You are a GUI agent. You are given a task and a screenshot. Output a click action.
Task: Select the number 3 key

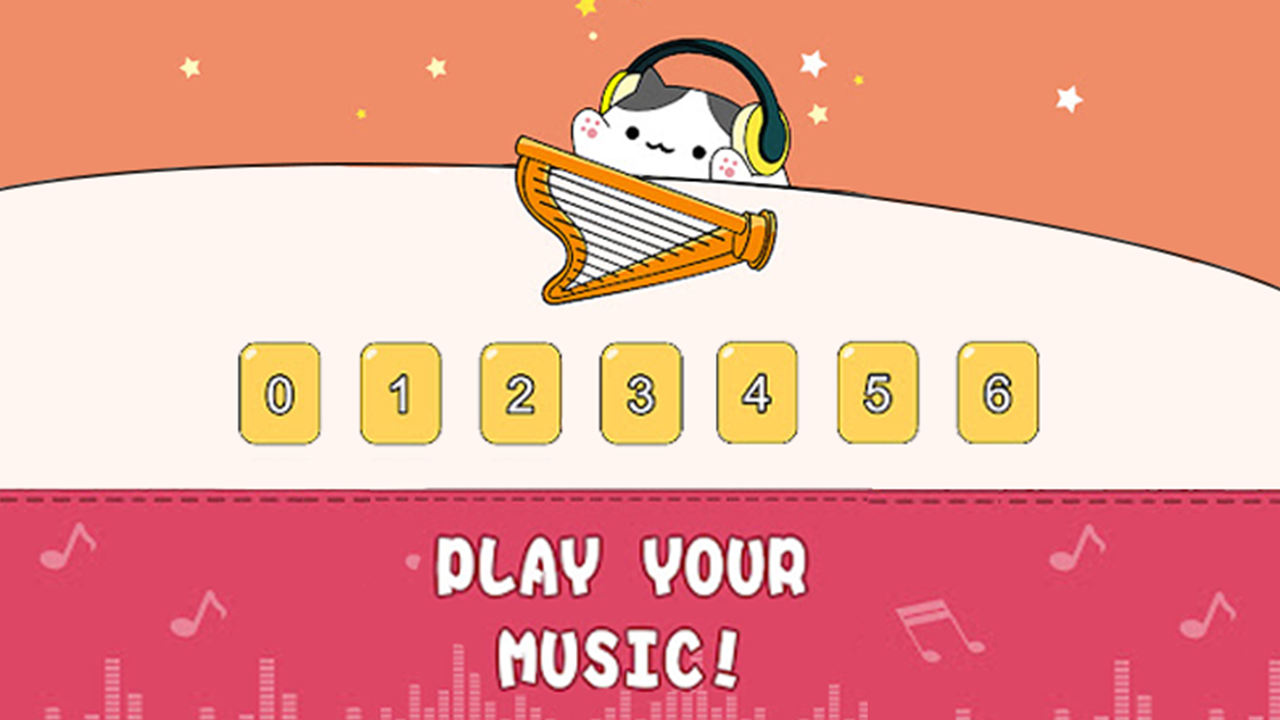[x=639, y=393]
